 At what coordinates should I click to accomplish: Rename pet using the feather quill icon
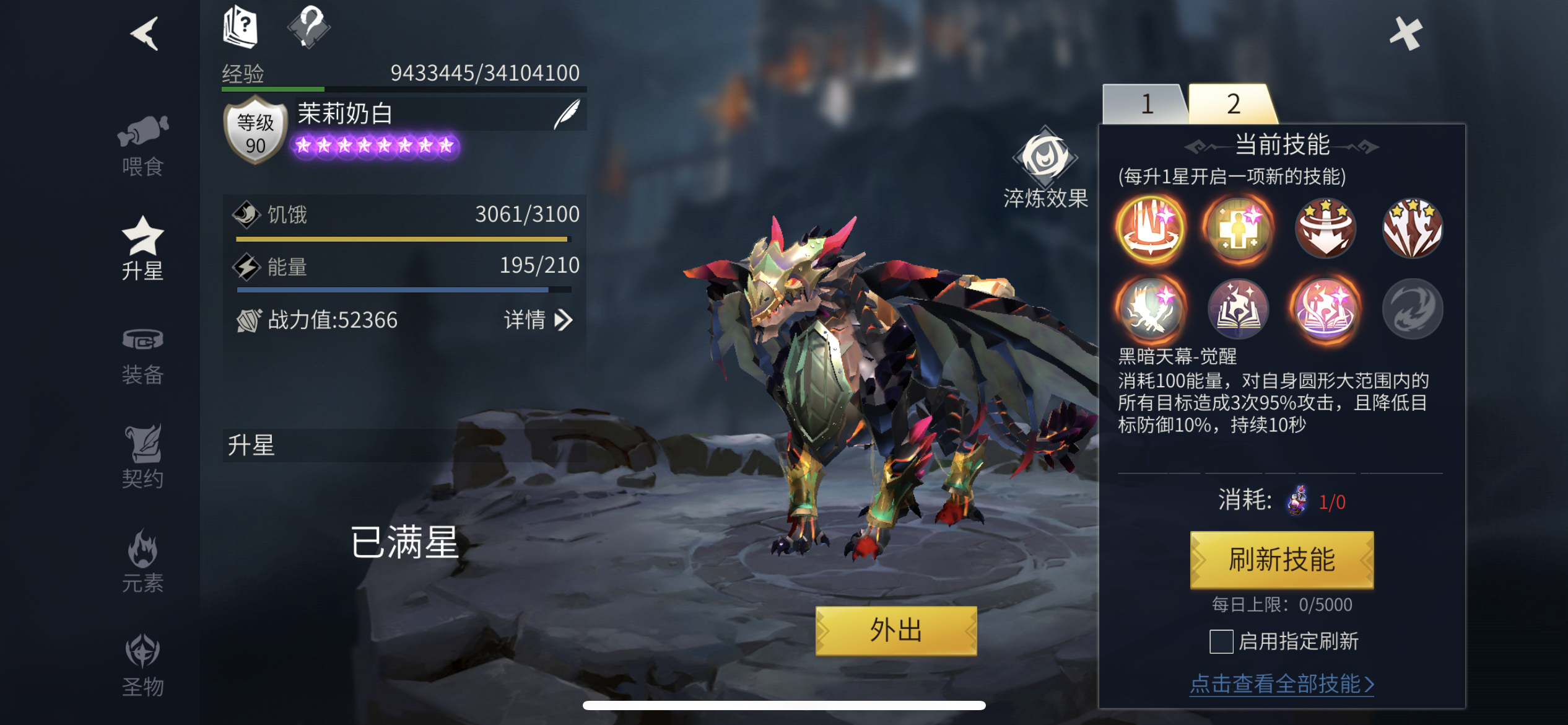click(567, 114)
